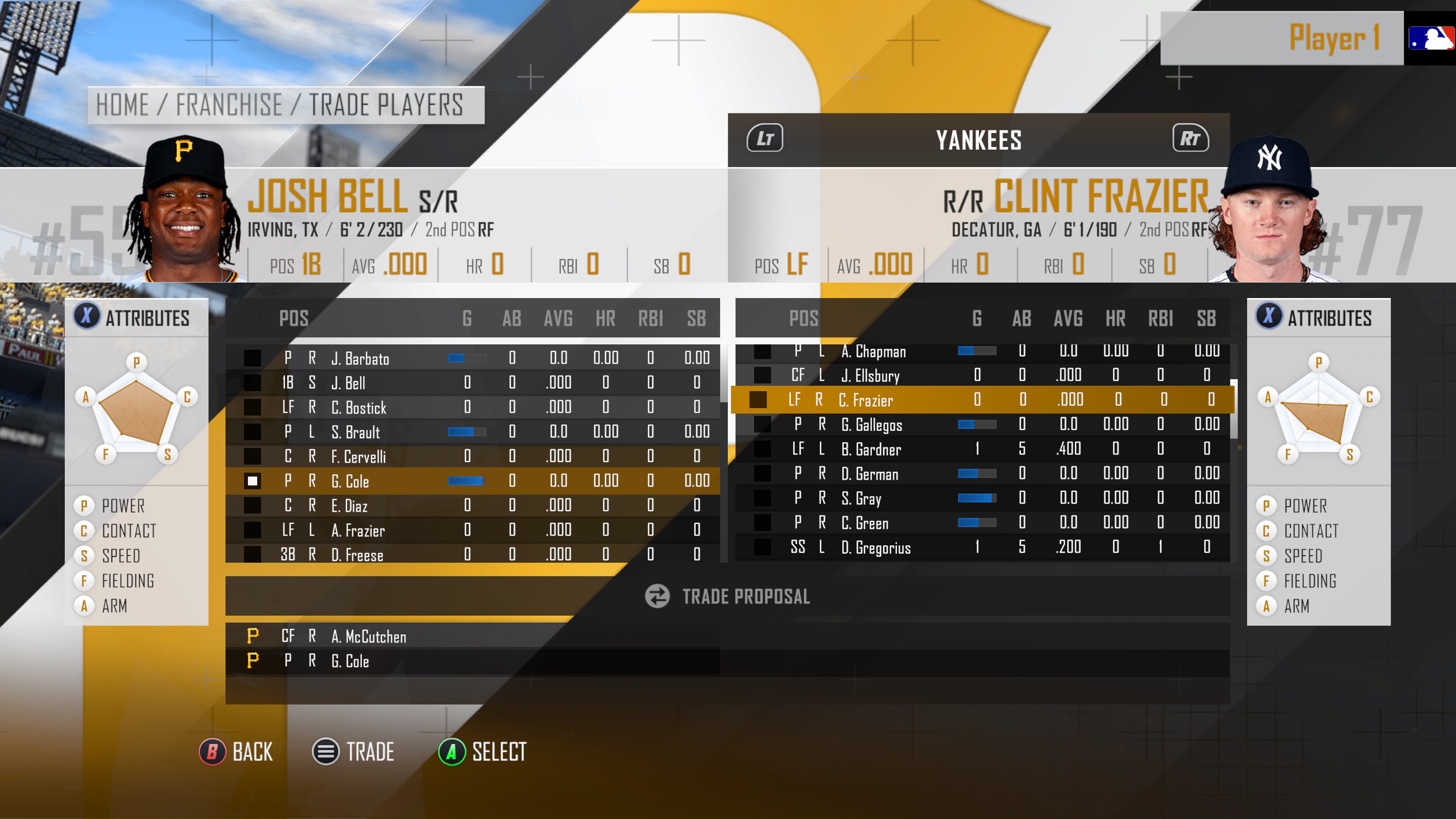
Task: Select G. Cole in the trade proposal
Action: (x=350, y=661)
